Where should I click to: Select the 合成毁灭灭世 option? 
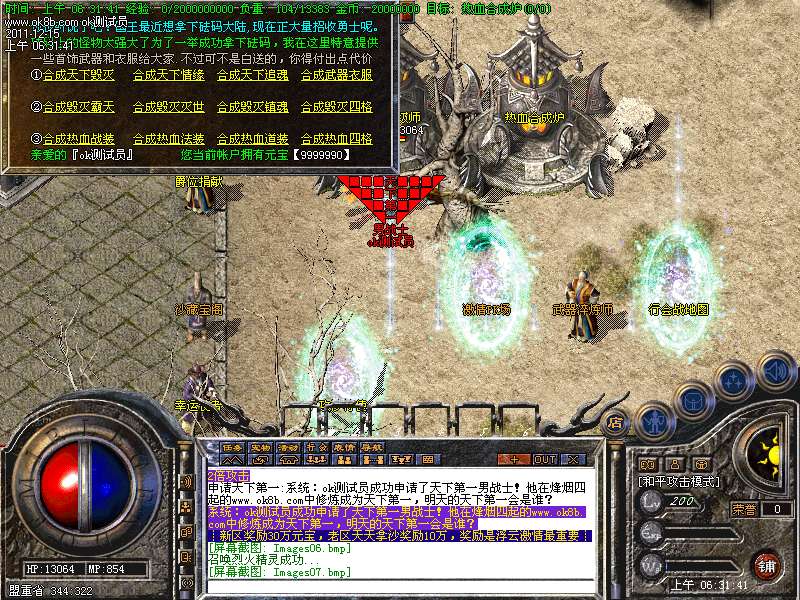click(168, 107)
